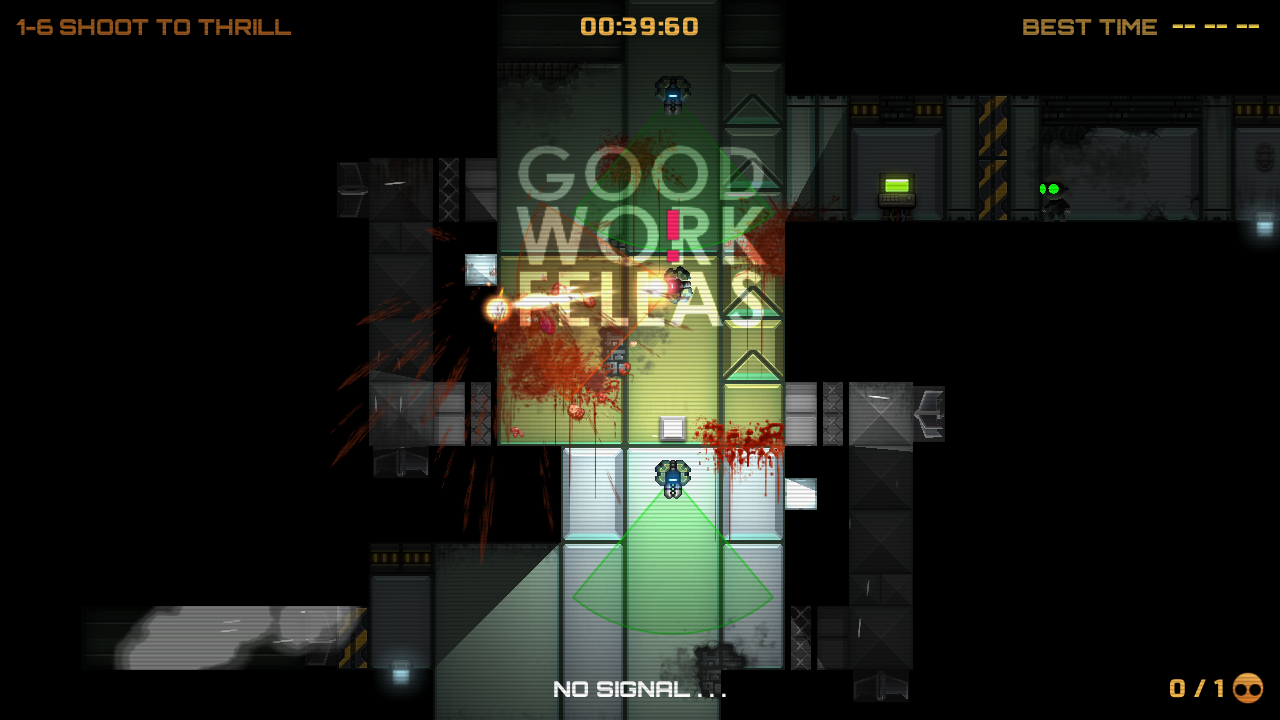Image resolution: width=1280 pixels, height=720 pixels.
Task: Click the NO SIGNAL message at the bottom
Action: pos(640,688)
